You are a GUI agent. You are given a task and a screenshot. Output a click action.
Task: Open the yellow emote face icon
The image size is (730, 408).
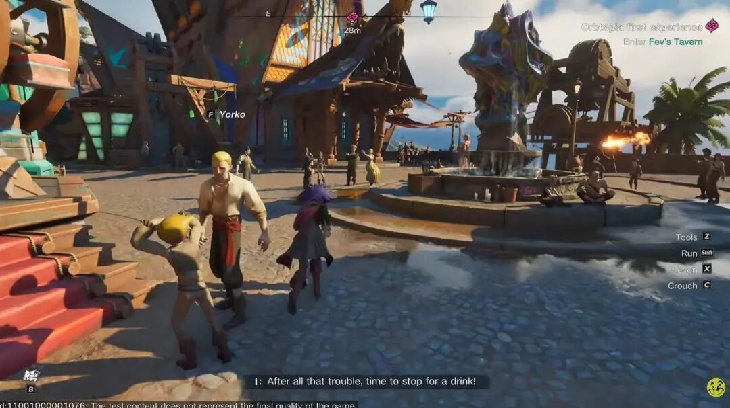(715, 387)
